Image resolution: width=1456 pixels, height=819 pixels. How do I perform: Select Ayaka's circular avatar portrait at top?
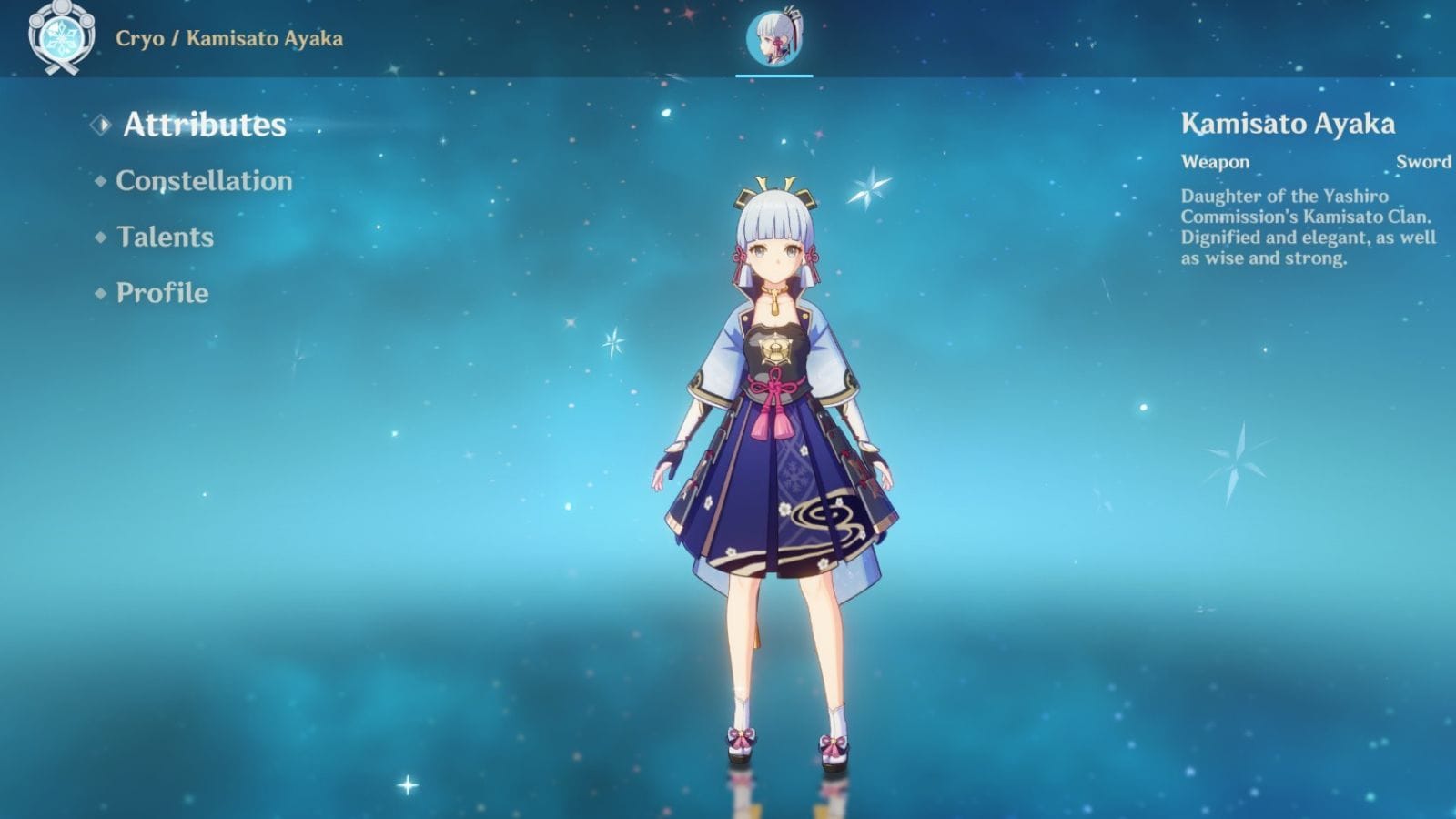pyautogui.click(x=774, y=40)
